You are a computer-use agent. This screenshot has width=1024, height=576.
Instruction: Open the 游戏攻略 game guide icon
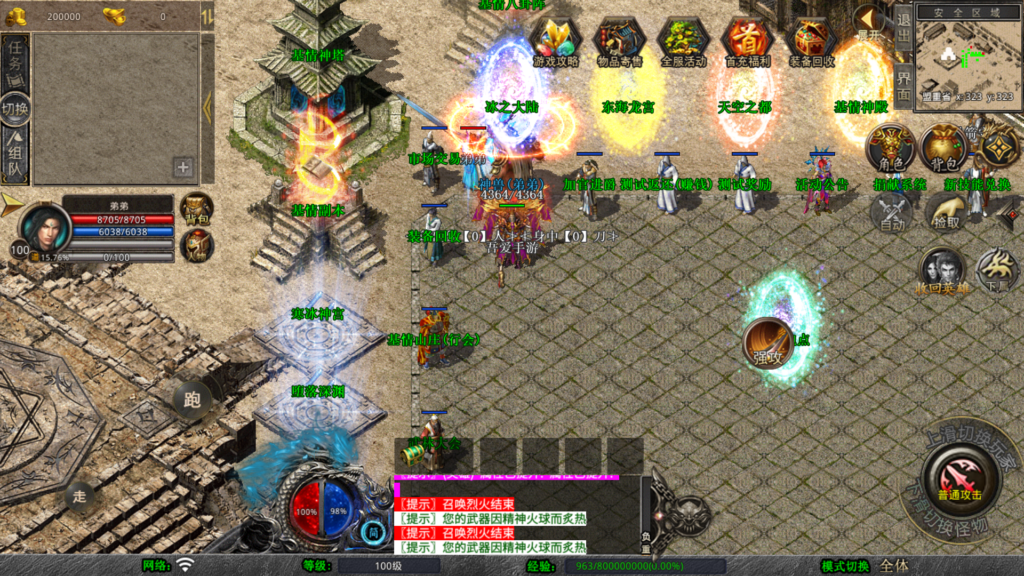pyautogui.click(x=555, y=42)
